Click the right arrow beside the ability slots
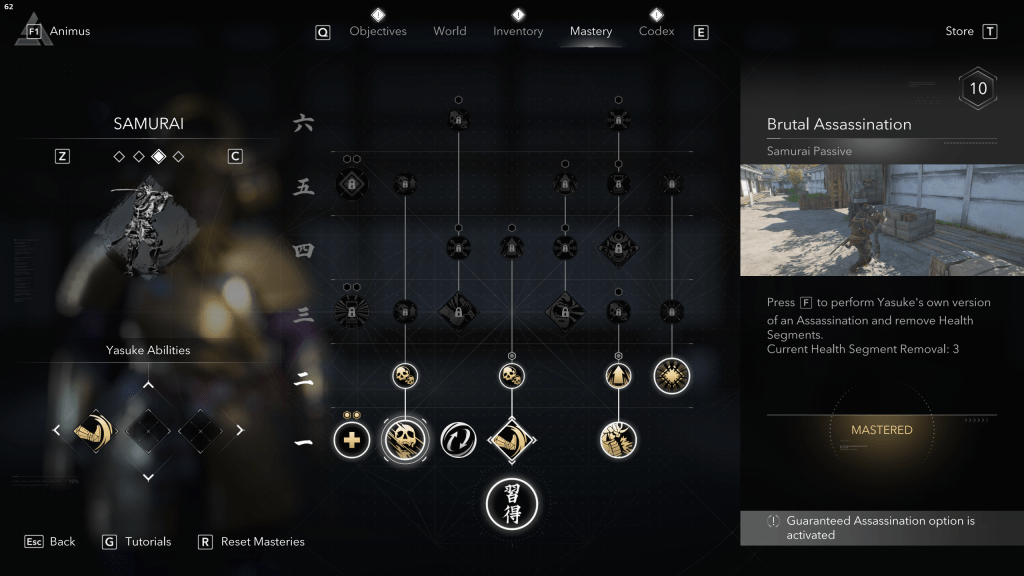Image resolution: width=1024 pixels, height=576 pixels. click(240, 431)
